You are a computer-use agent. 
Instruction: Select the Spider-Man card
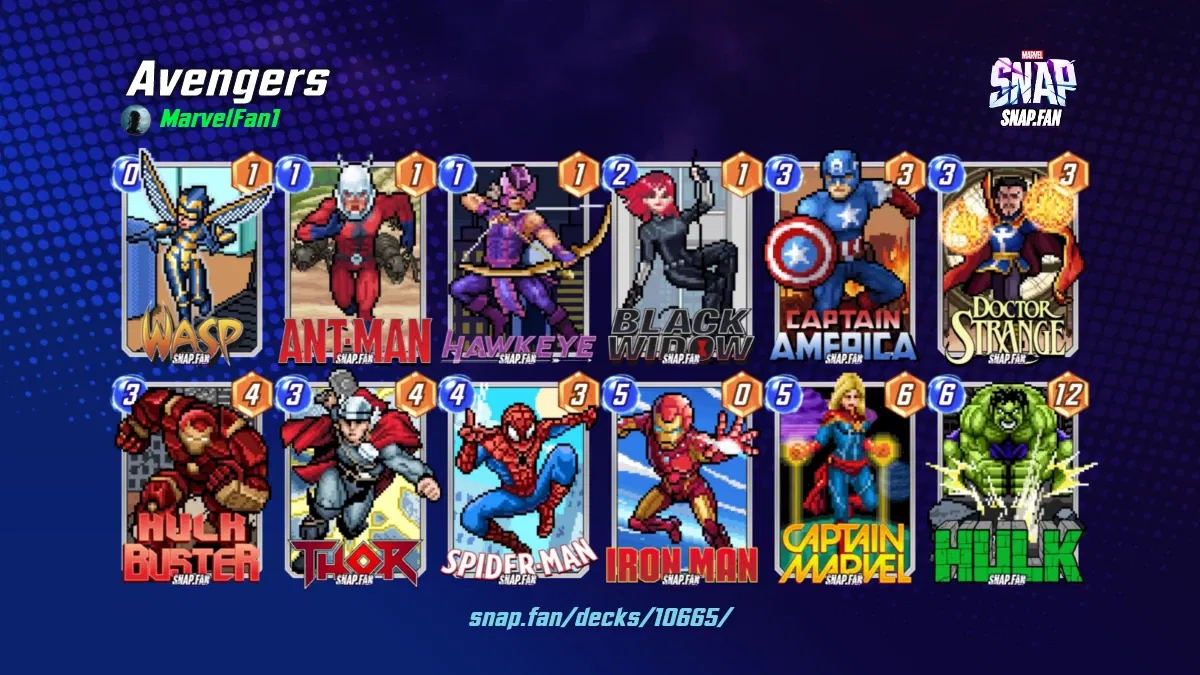coord(518,485)
